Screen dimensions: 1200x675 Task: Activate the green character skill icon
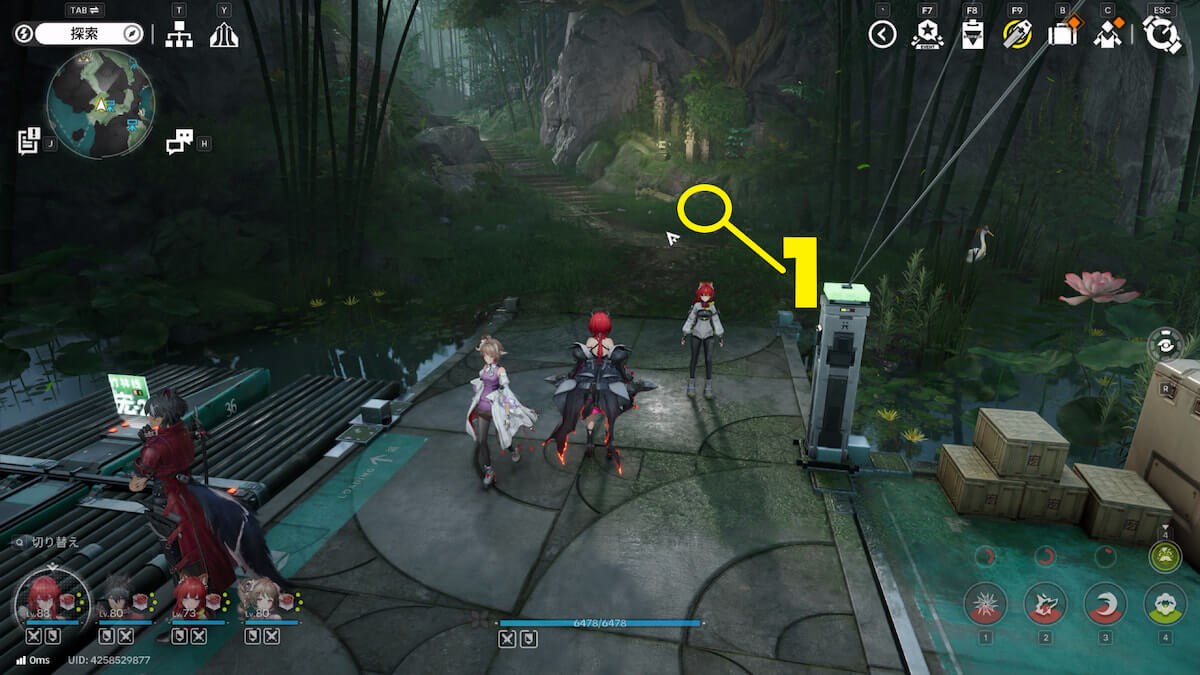pos(1165,603)
